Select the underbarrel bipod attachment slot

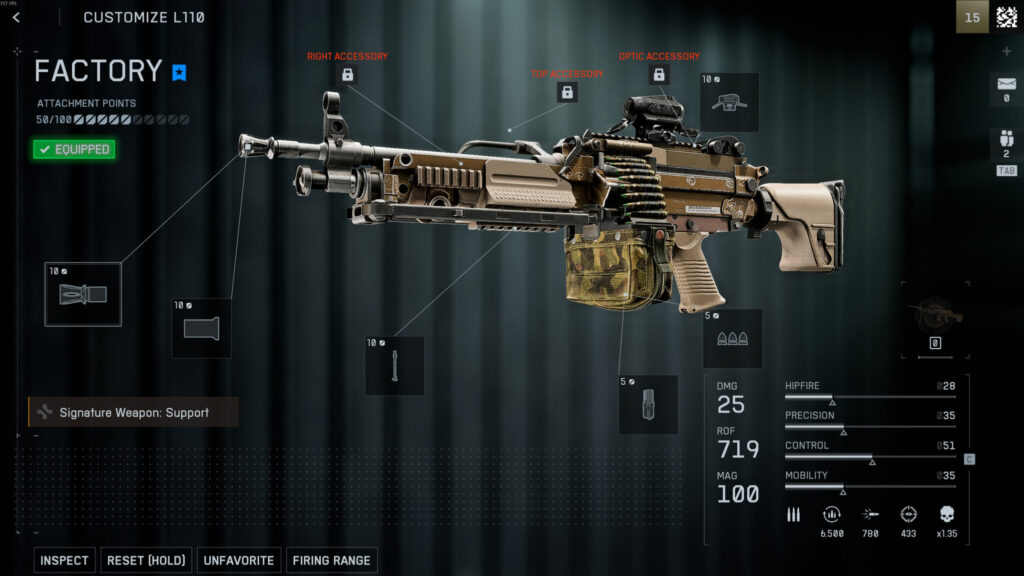coord(394,366)
